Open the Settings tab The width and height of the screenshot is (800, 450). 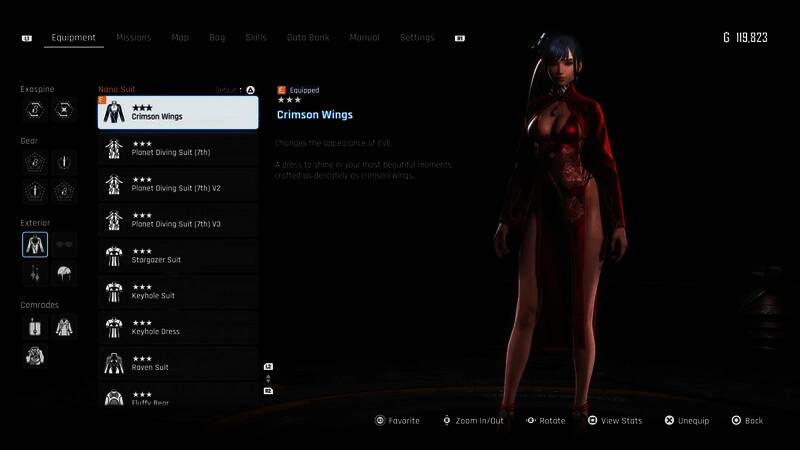tap(417, 38)
